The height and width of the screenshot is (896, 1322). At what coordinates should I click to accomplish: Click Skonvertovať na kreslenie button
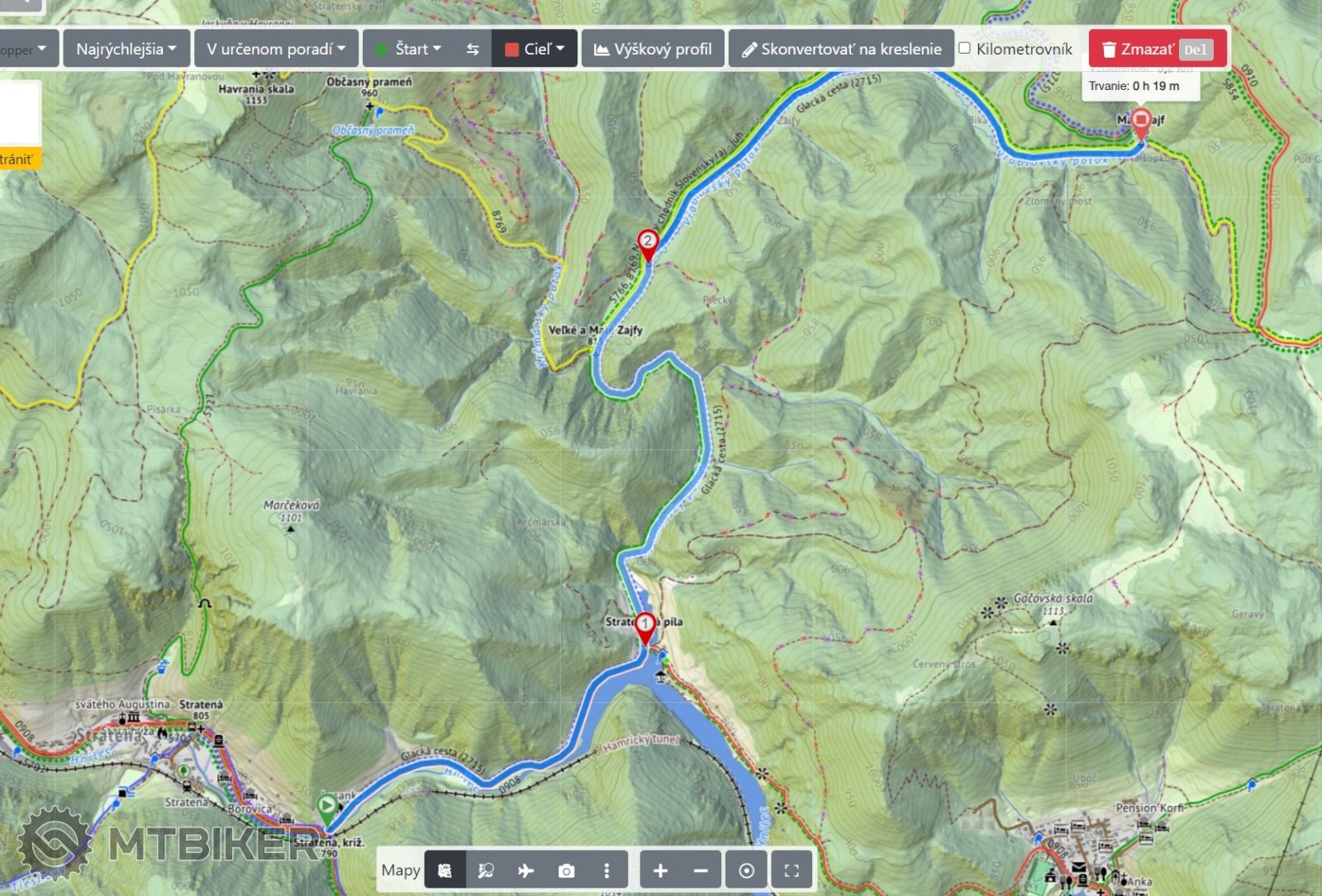pos(841,49)
